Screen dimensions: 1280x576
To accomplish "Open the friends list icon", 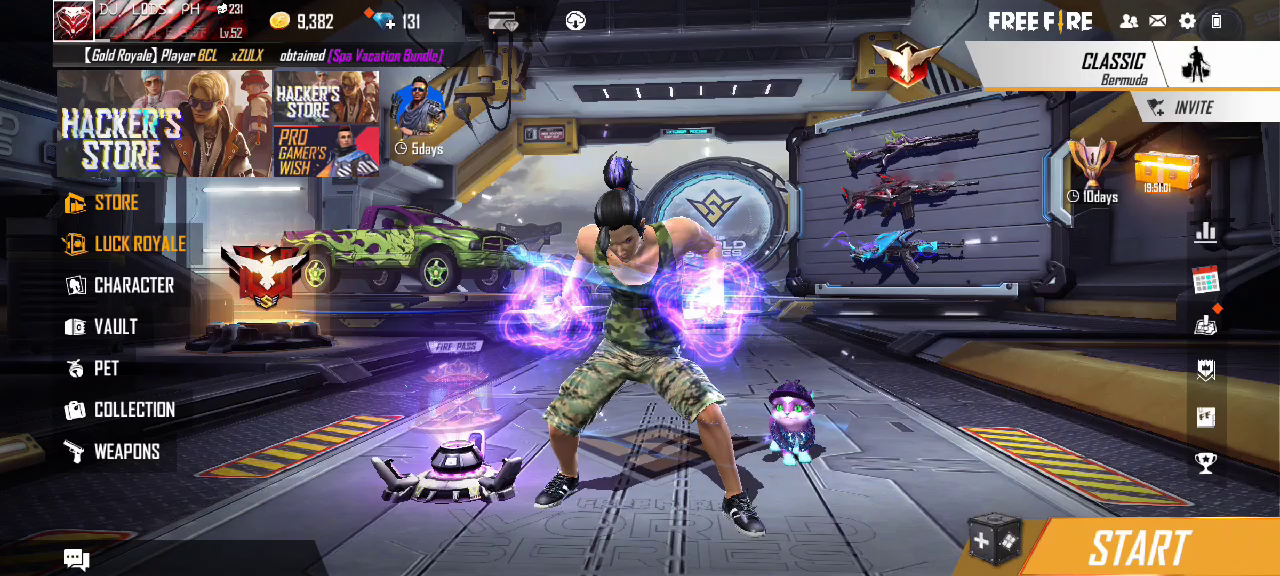I will (1129, 21).
